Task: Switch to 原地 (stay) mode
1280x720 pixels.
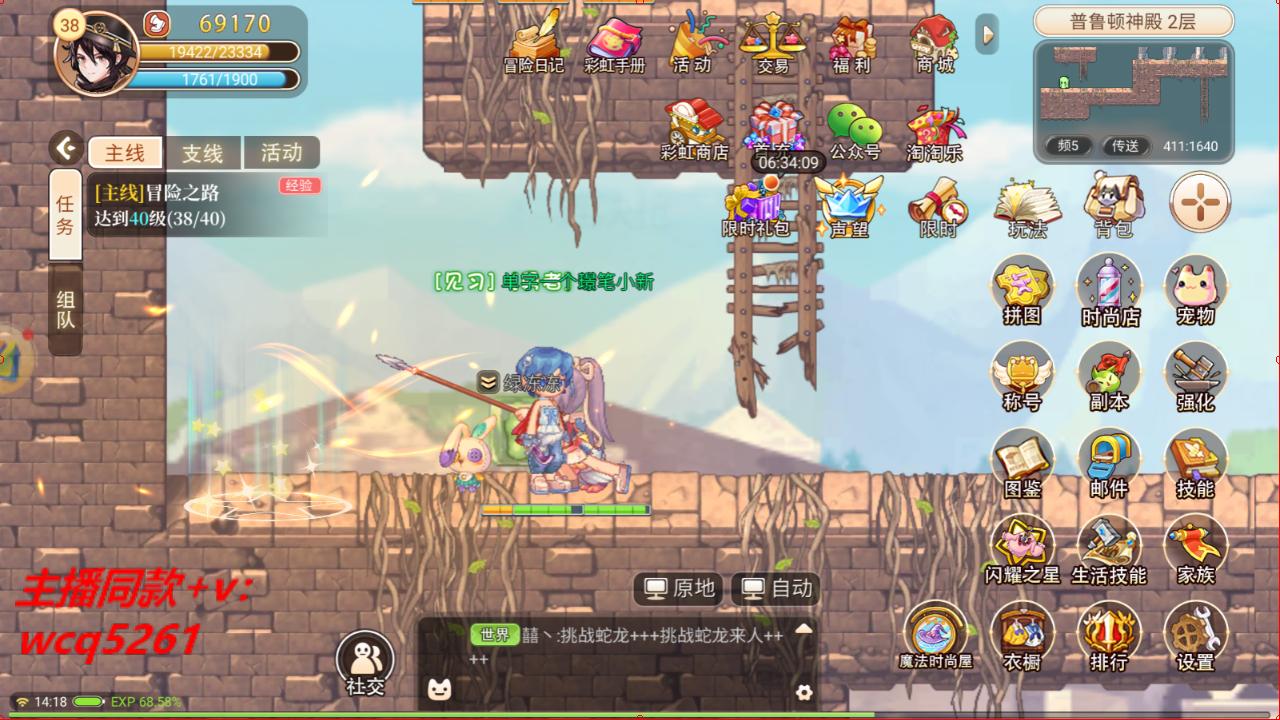Action: [x=676, y=589]
